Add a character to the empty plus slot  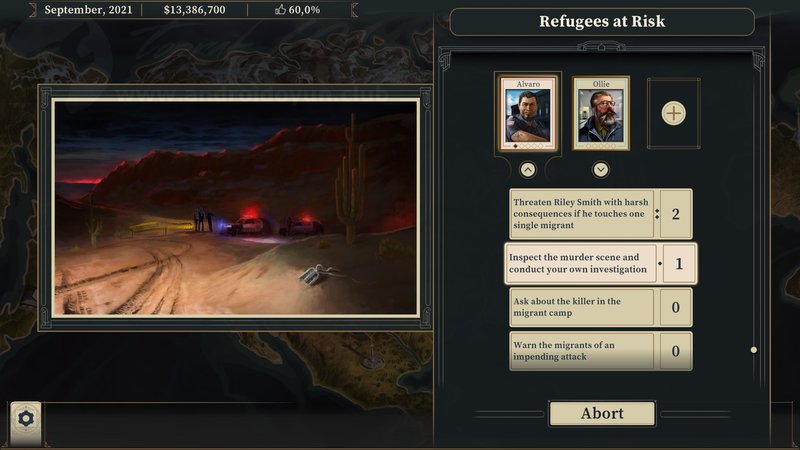point(674,113)
